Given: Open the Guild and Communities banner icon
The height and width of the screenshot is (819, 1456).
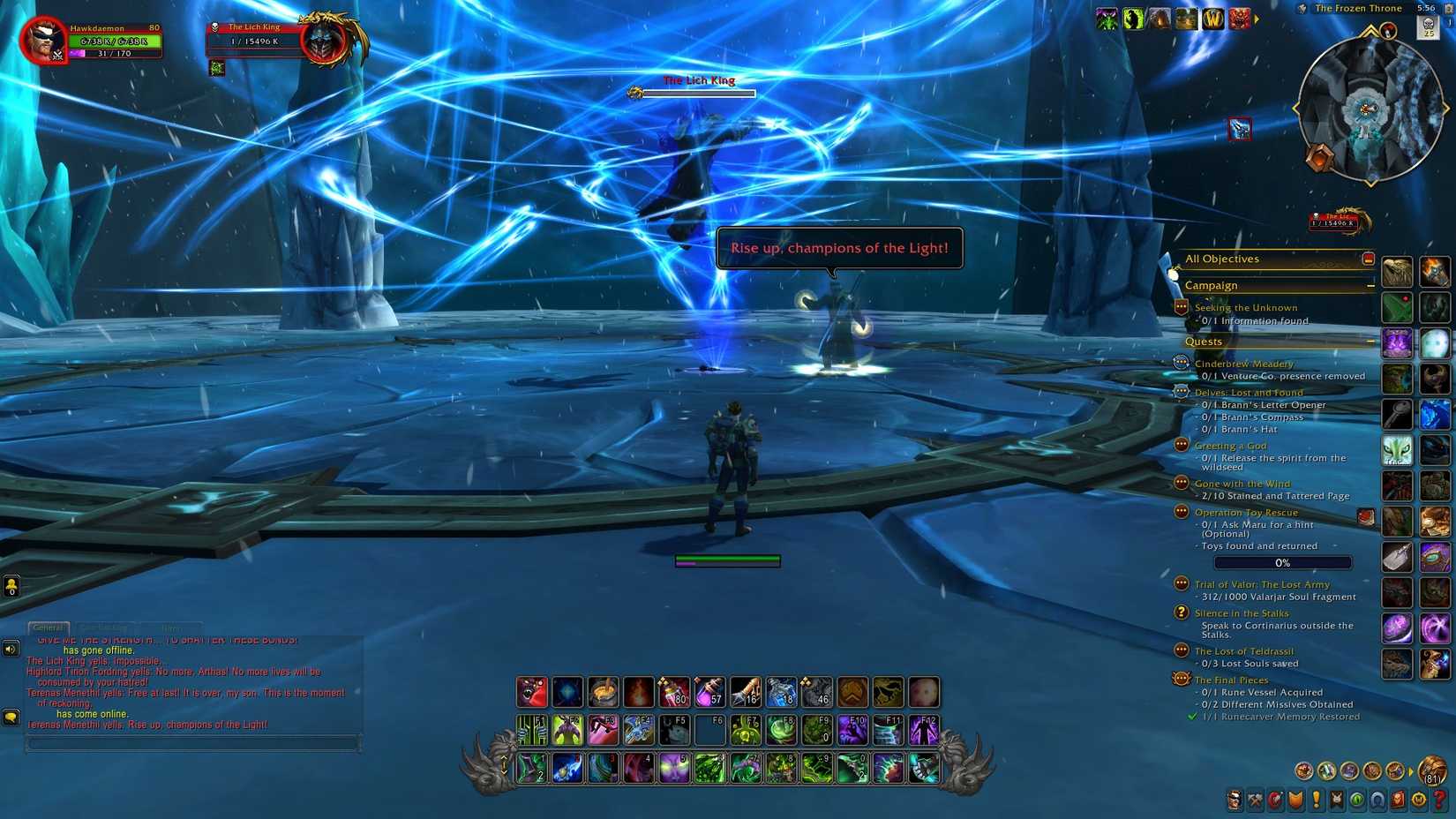Looking at the screenshot, I should (1336, 800).
